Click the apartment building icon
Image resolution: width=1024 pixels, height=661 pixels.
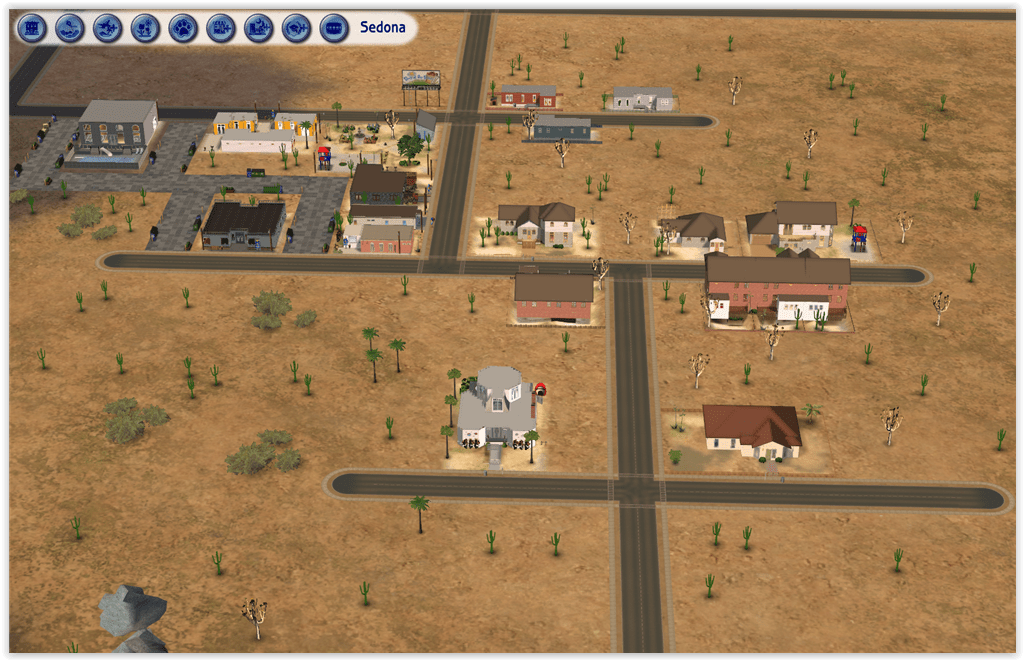click(x=32, y=28)
